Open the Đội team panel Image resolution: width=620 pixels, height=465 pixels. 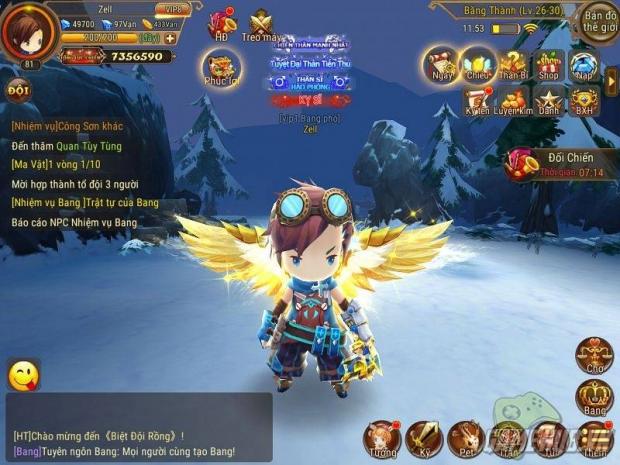point(17,89)
